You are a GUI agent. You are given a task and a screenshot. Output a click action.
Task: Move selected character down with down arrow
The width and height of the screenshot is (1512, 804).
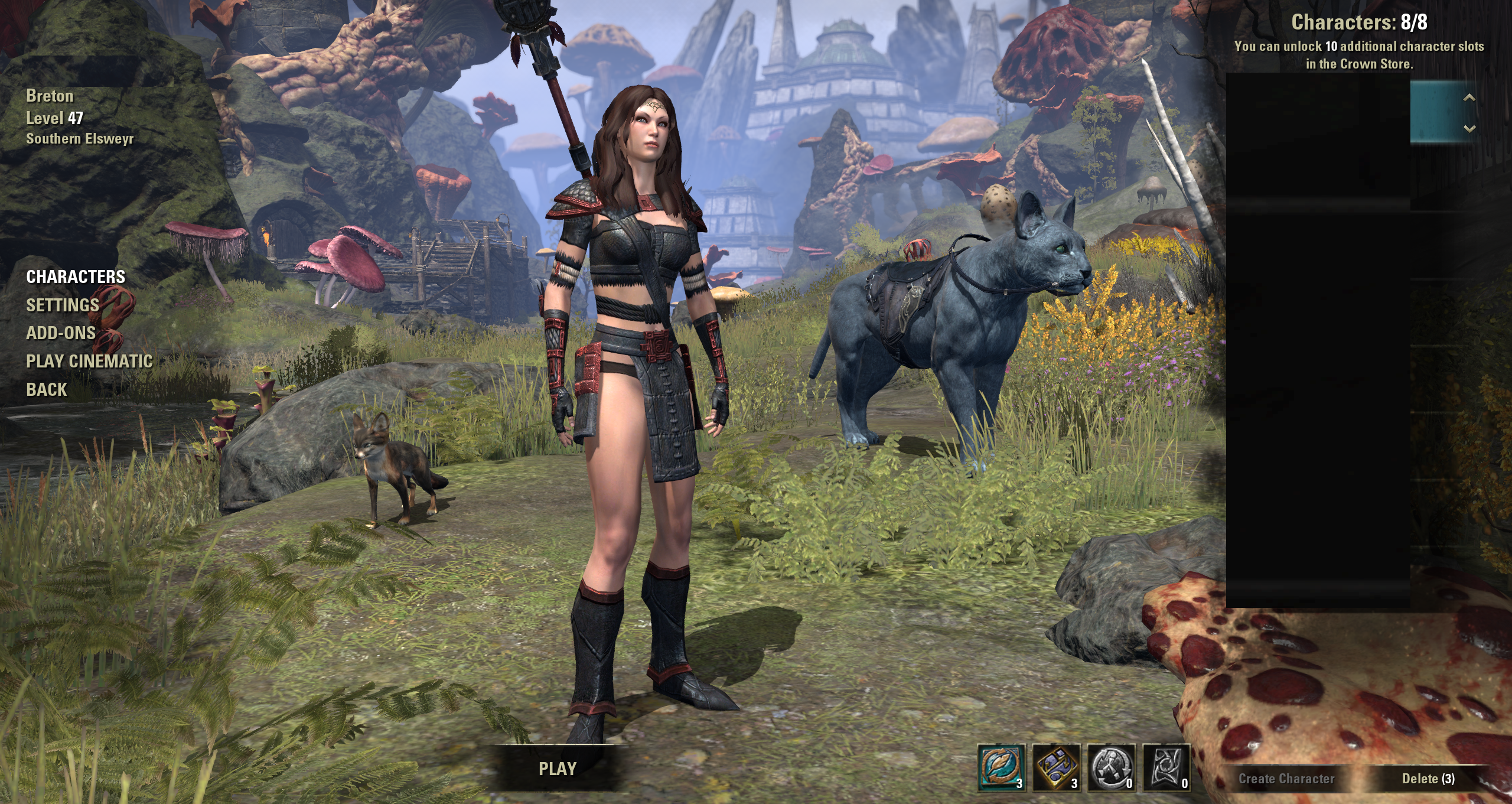pos(1469,128)
